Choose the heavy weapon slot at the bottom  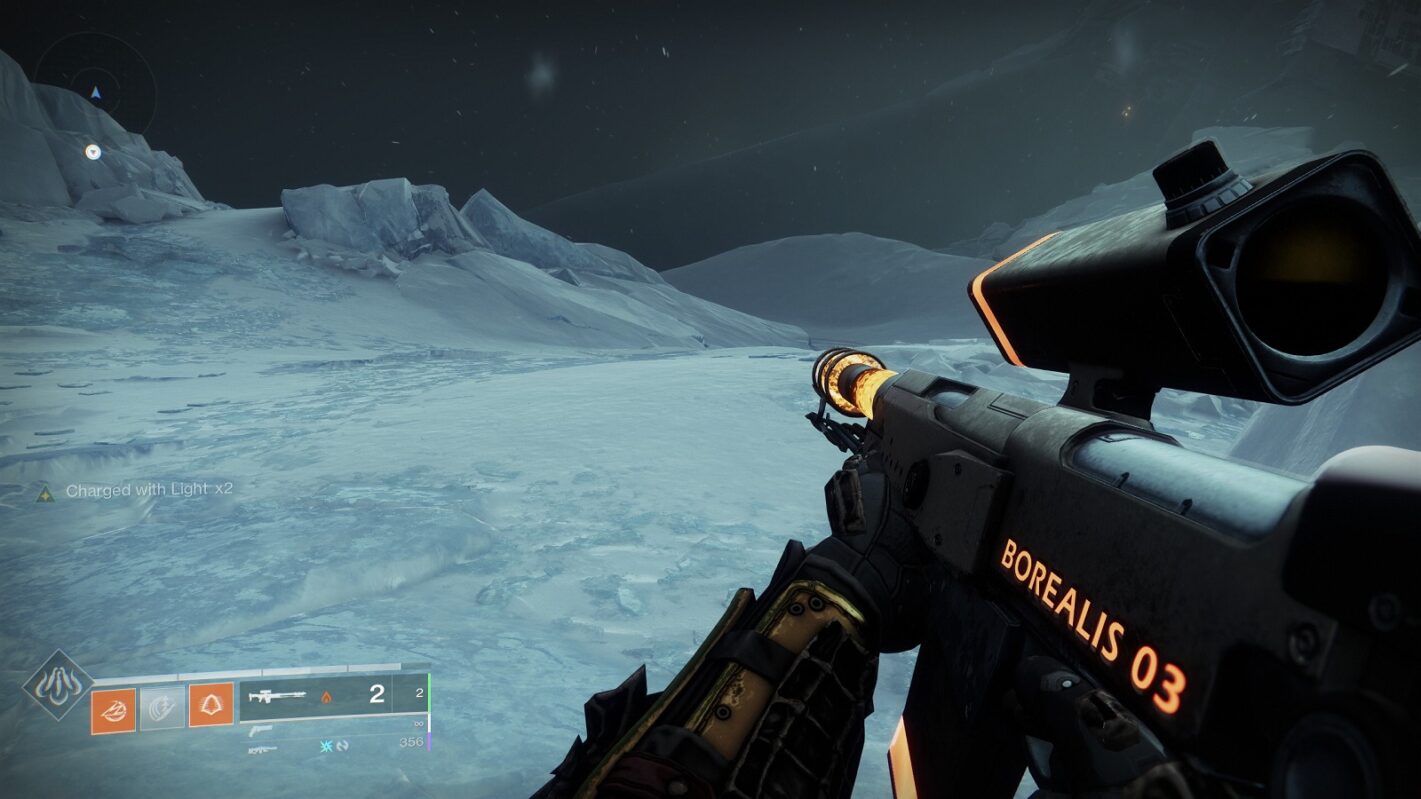point(262,748)
